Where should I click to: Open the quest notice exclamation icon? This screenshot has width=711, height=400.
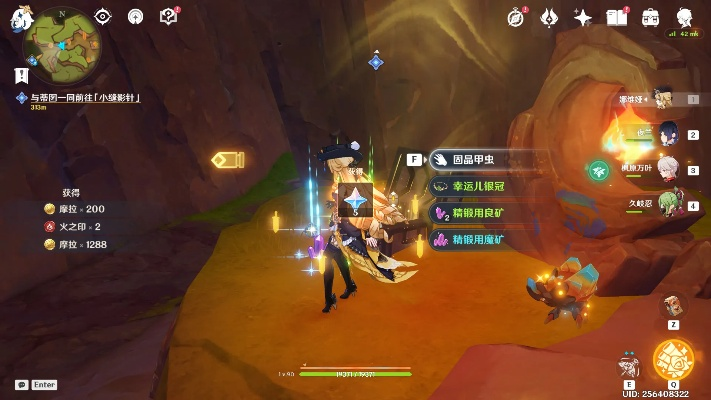21,74
